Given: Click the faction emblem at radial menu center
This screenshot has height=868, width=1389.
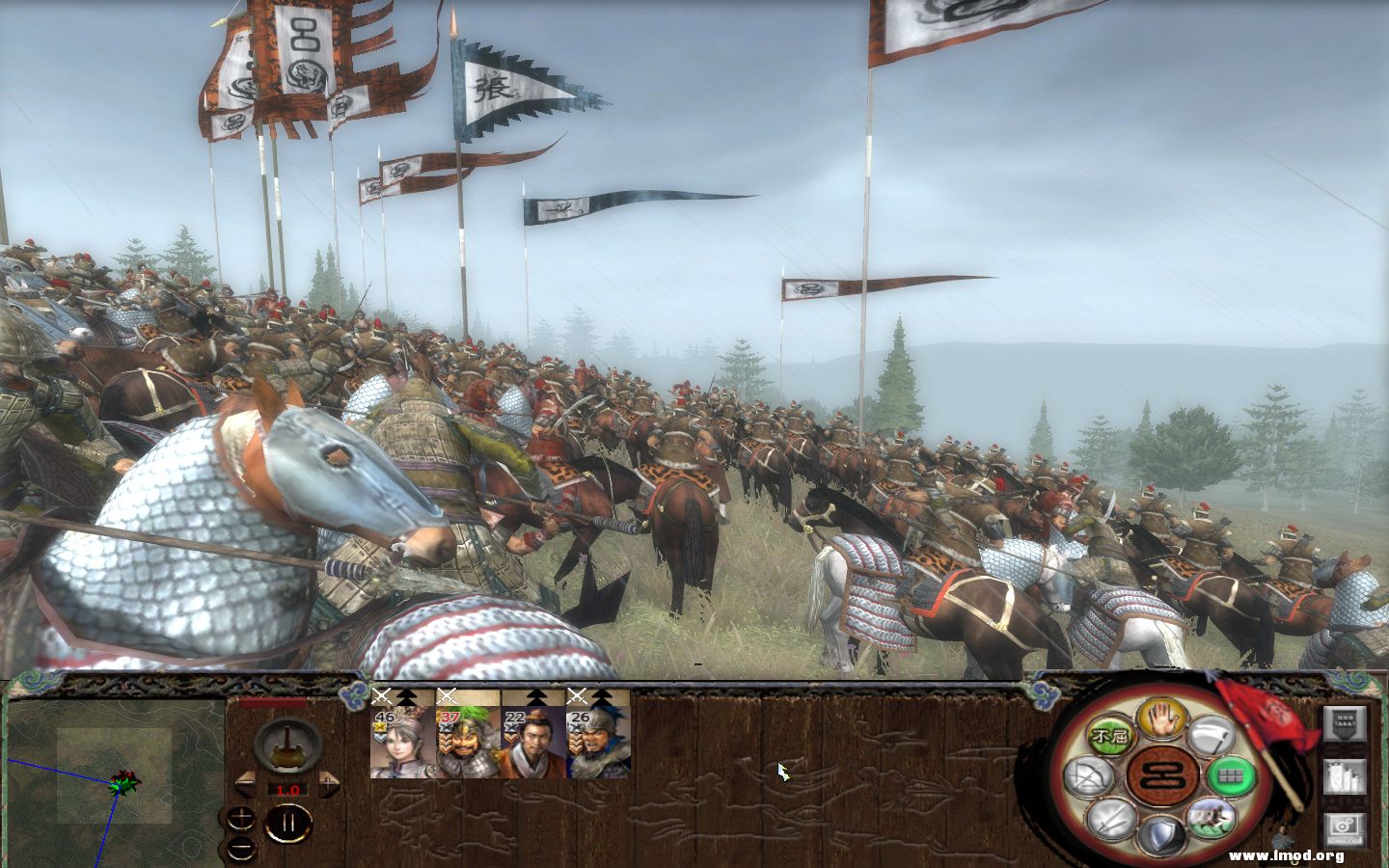Looking at the screenshot, I should 1160,774.
